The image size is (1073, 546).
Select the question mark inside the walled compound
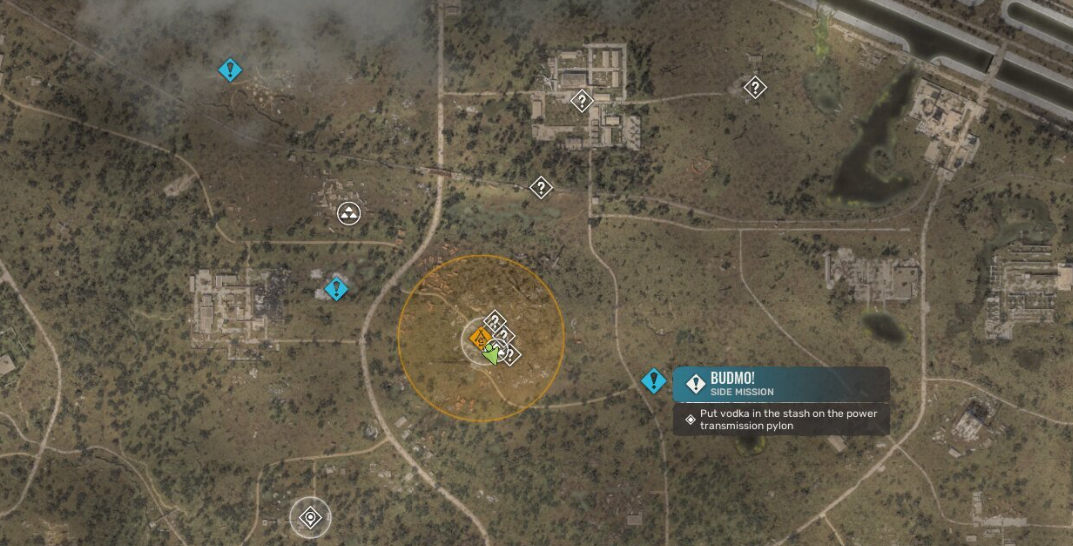[x=581, y=100]
